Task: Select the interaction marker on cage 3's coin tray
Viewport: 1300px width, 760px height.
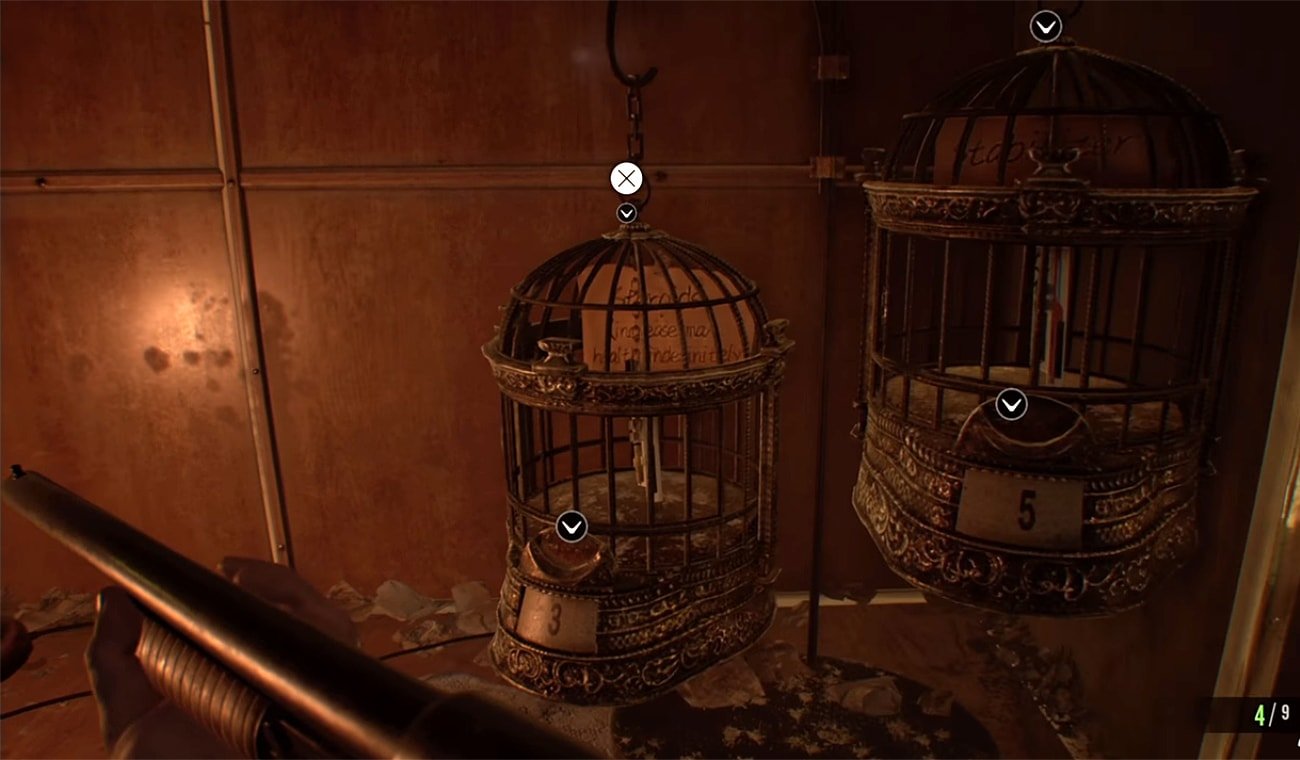Action: pos(571,526)
